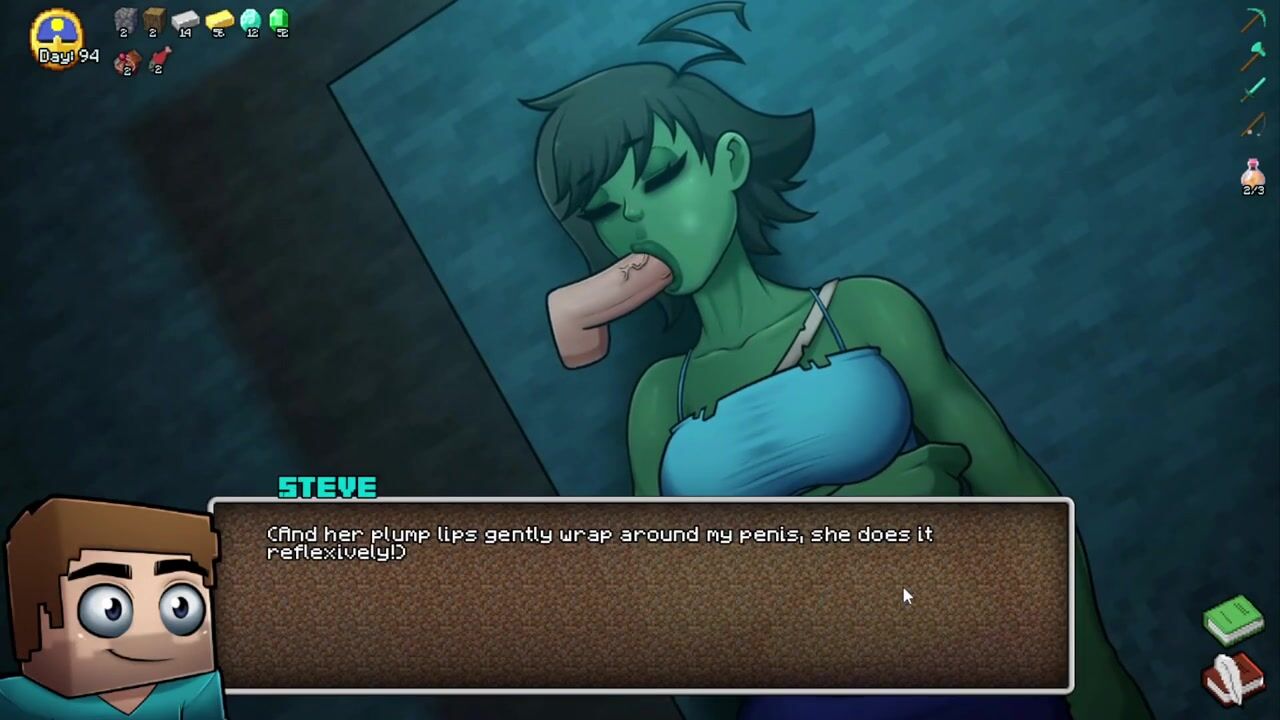
Task: Click the wood block resource icon
Action: pyautogui.click(x=154, y=19)
